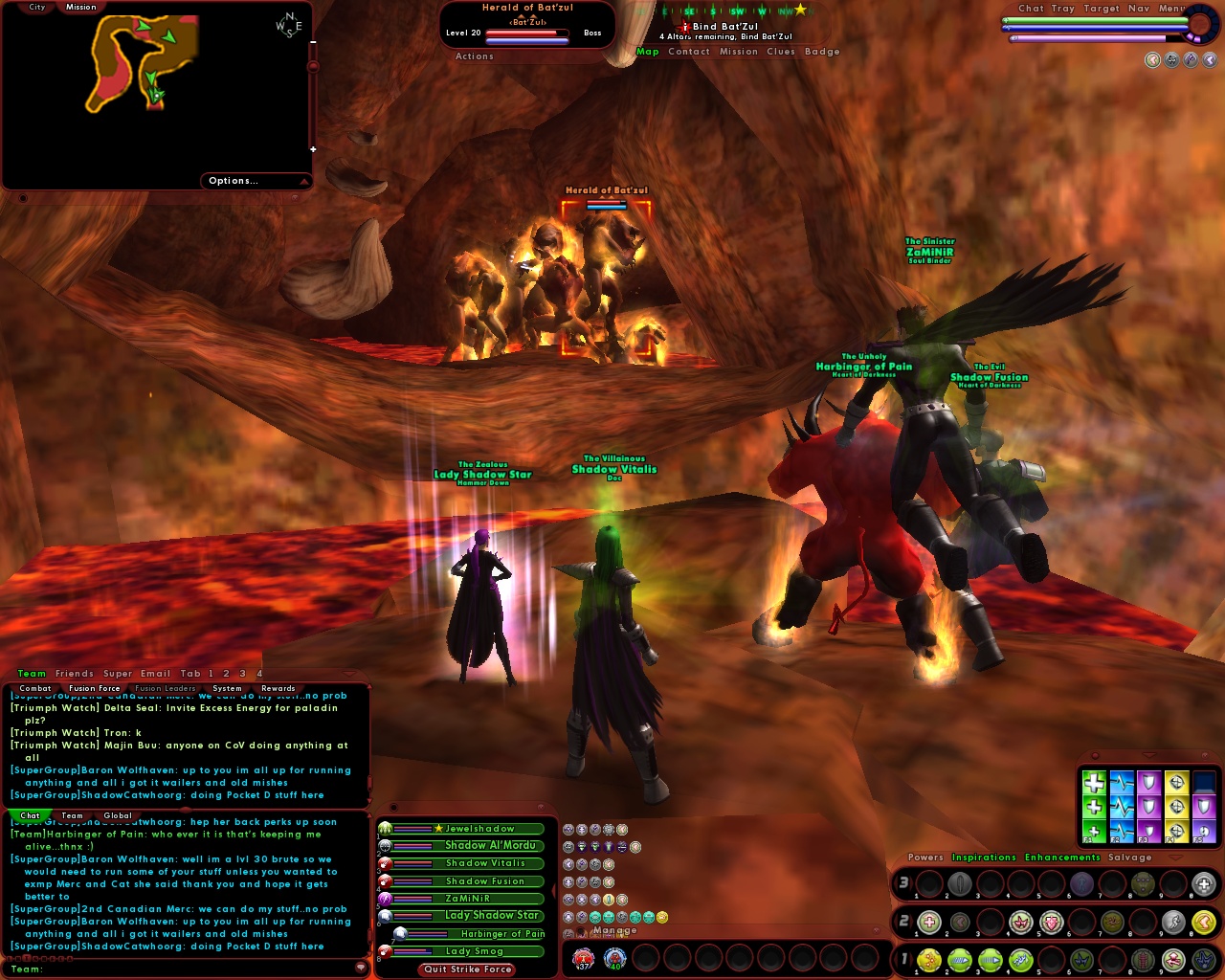Click the green boot travel power icon below health bars

(622, 832)
